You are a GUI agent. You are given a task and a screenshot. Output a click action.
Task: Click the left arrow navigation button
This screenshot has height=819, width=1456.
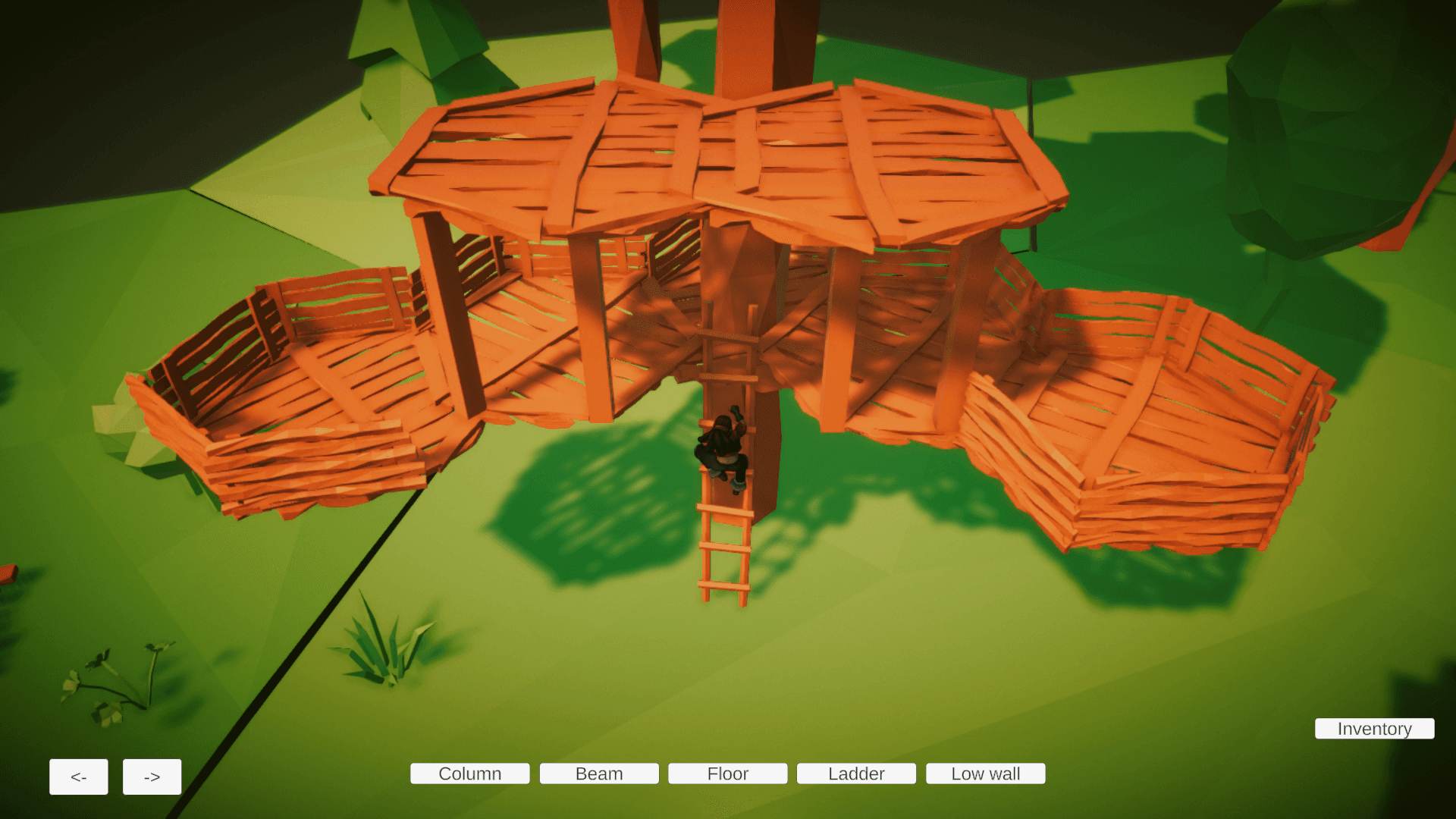click(78, 776)
